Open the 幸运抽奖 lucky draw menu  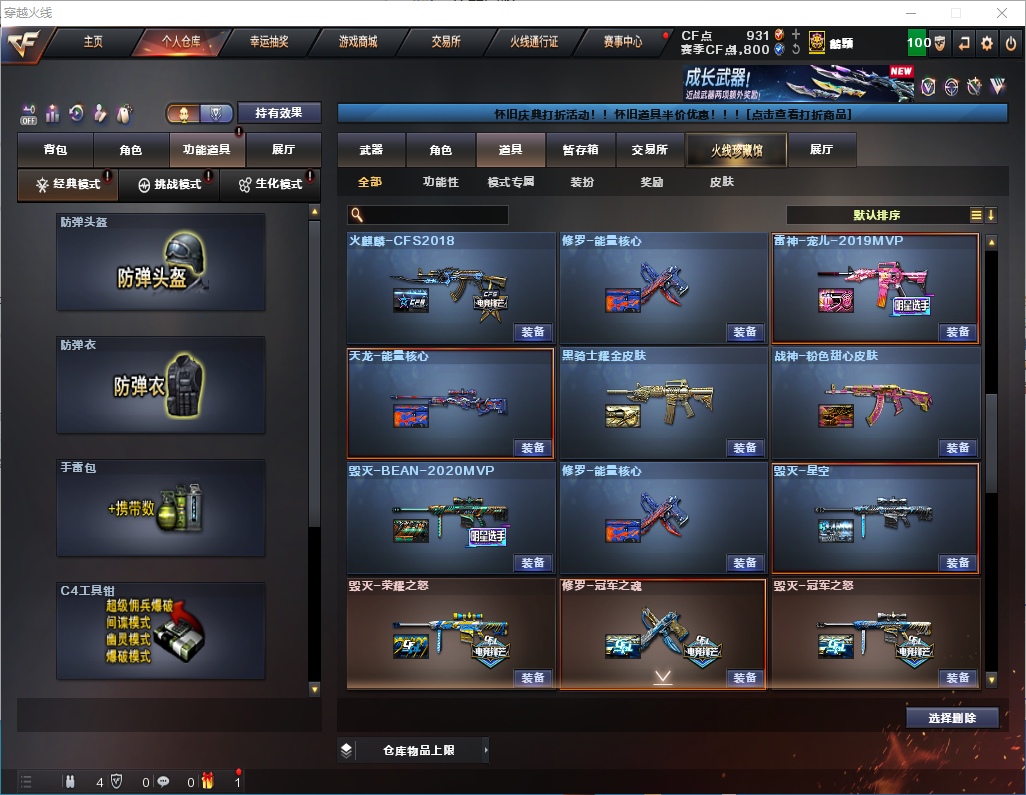coord(268,42)
